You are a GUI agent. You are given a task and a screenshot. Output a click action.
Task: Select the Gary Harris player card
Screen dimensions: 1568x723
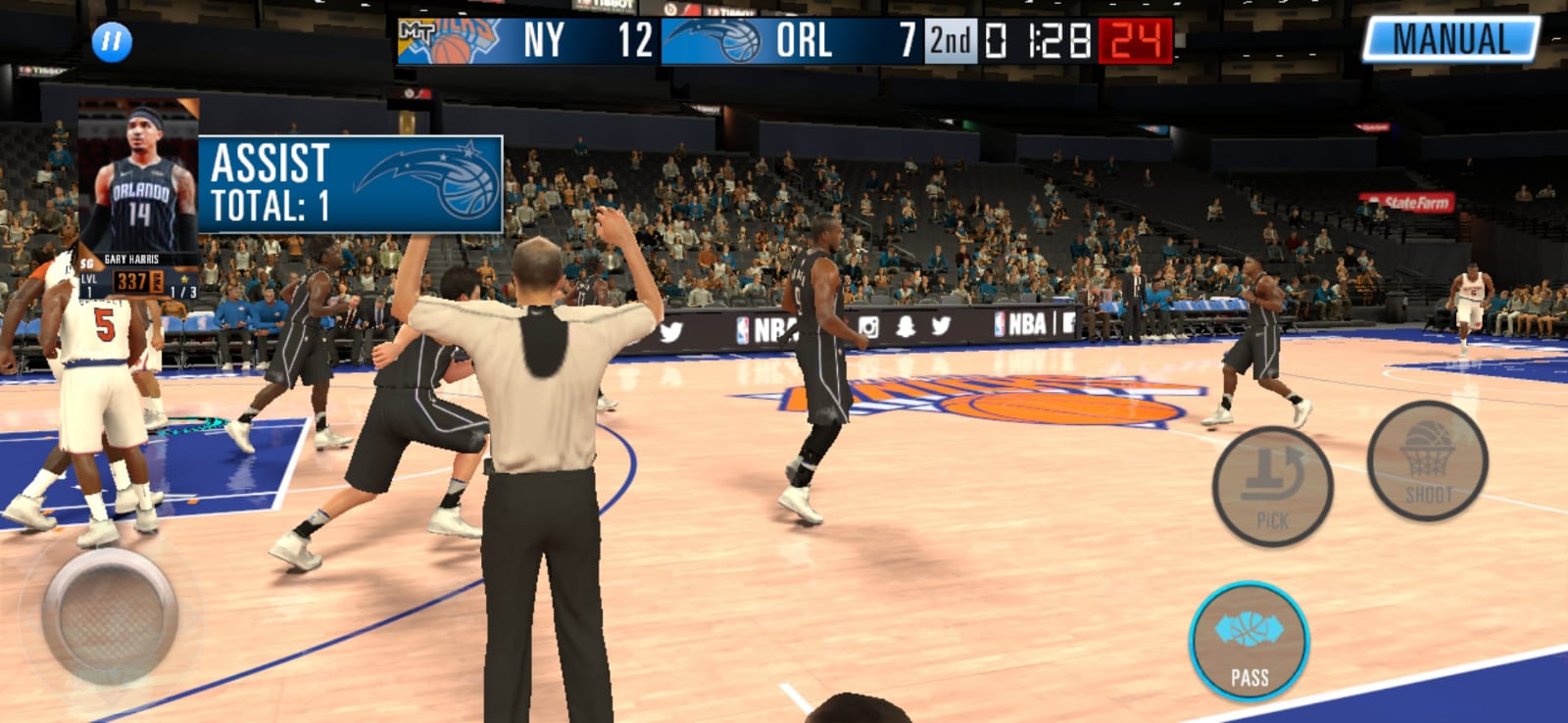[x=139, y=196]
